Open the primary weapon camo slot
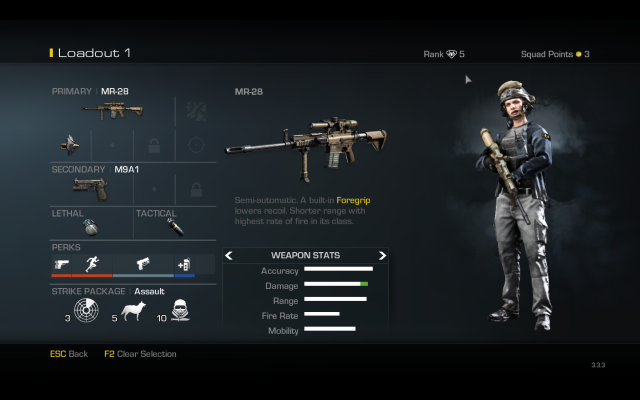The image size is (640, 400). point(196,110)
